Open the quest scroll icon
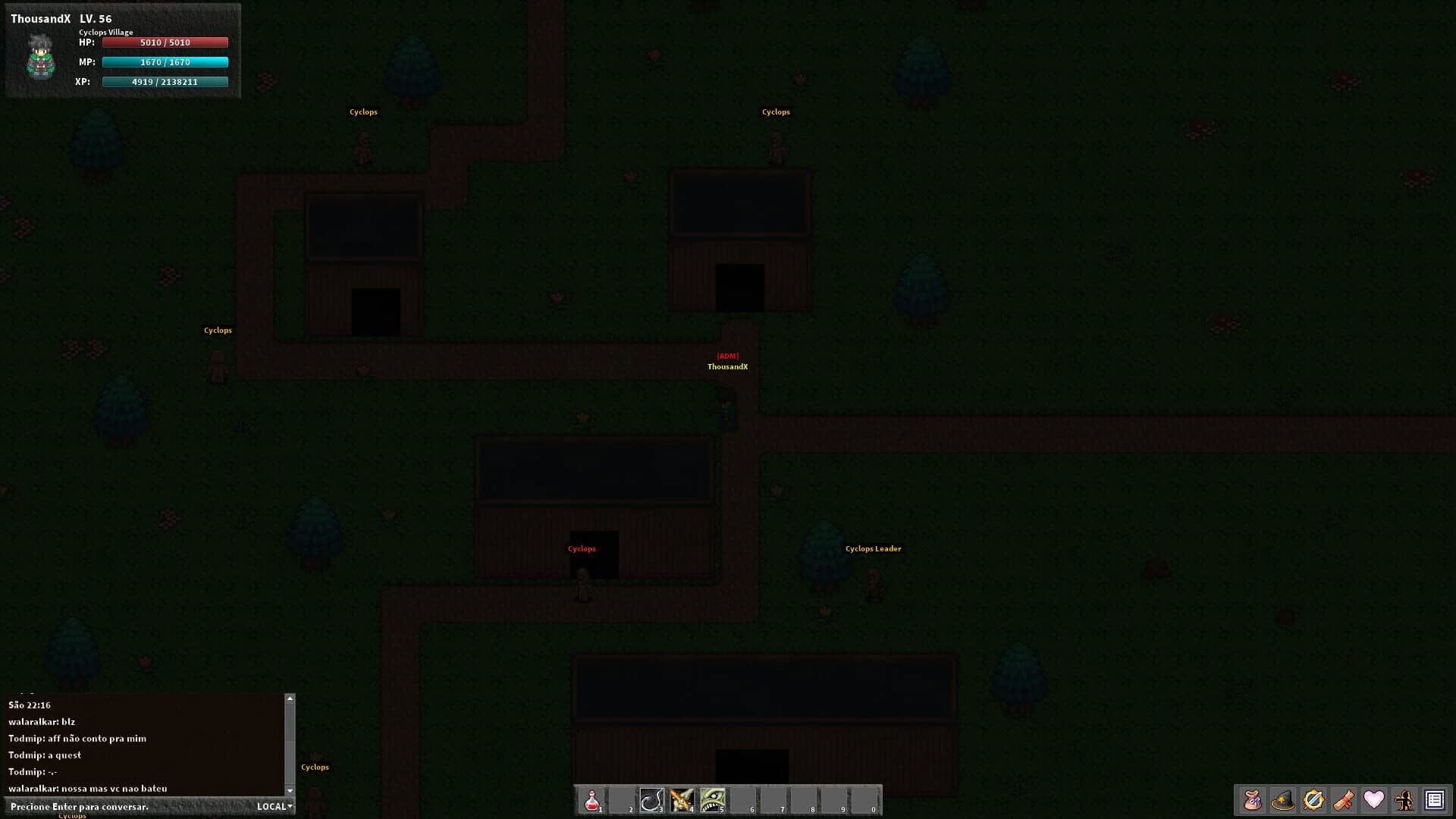The image size is (1456, 819). pyautogui.click(x=1345, y=799)
